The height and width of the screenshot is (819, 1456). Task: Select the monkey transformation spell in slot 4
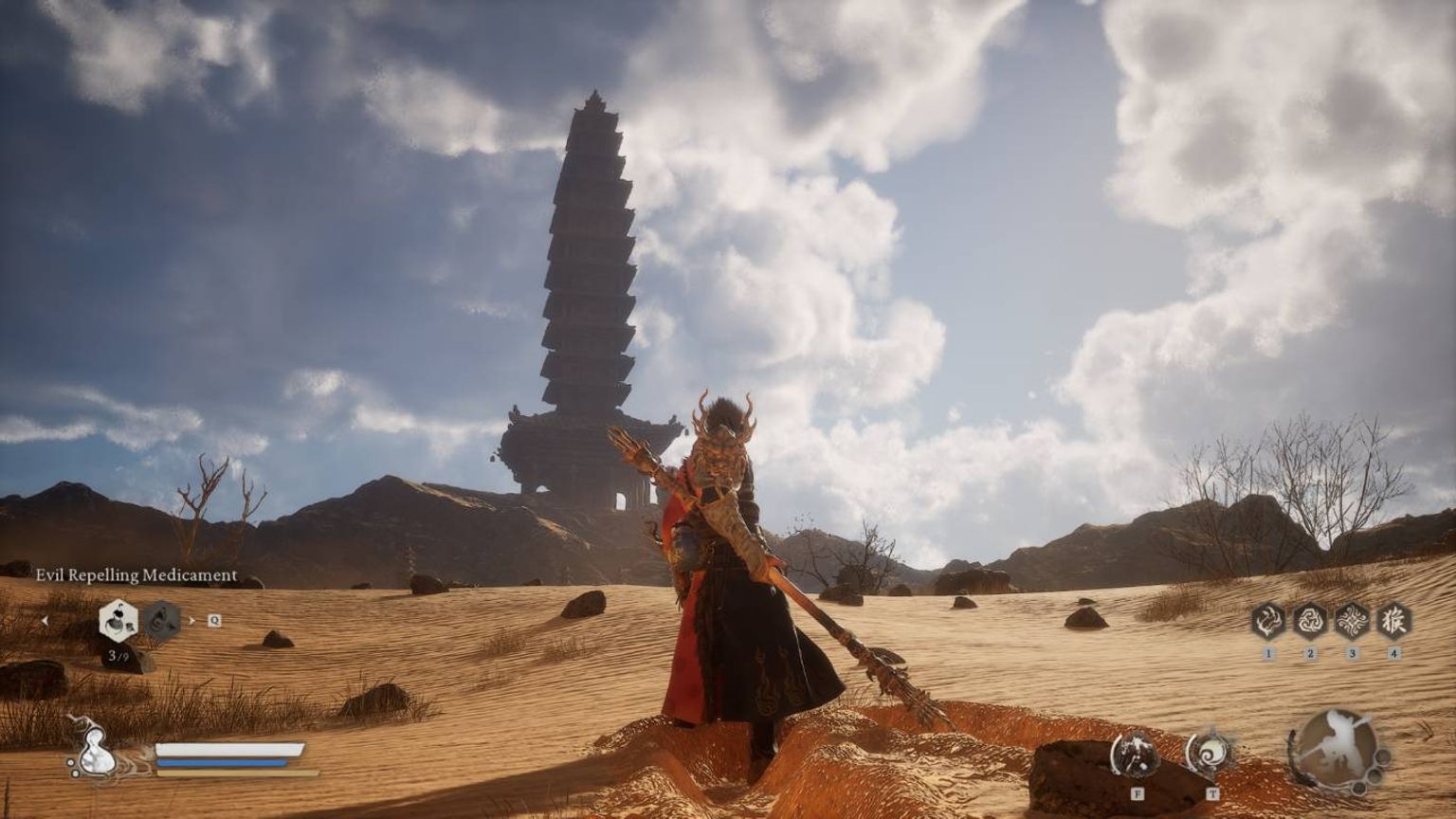[1394, 621]
